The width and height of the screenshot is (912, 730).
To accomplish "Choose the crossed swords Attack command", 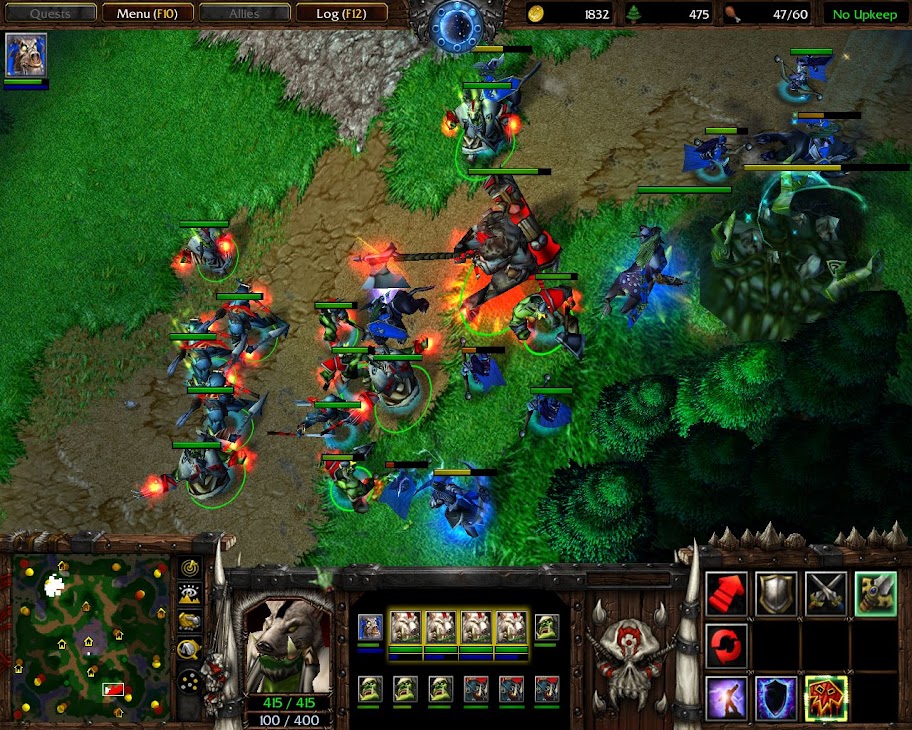I will pos(826,593).
